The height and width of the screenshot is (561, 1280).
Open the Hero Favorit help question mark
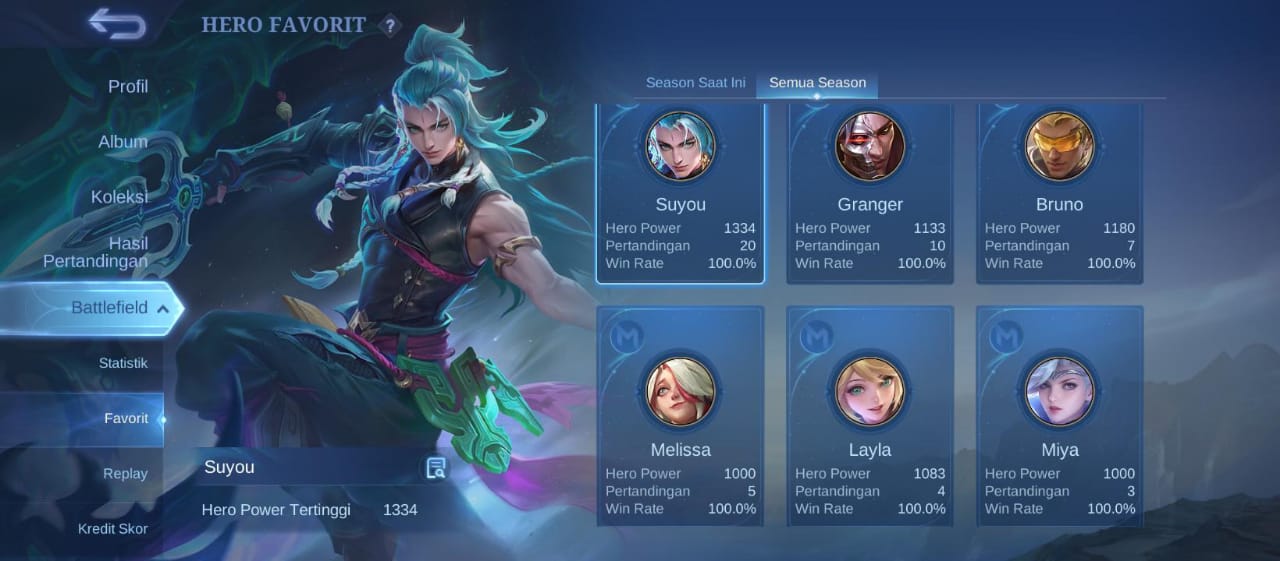[390, 26]
